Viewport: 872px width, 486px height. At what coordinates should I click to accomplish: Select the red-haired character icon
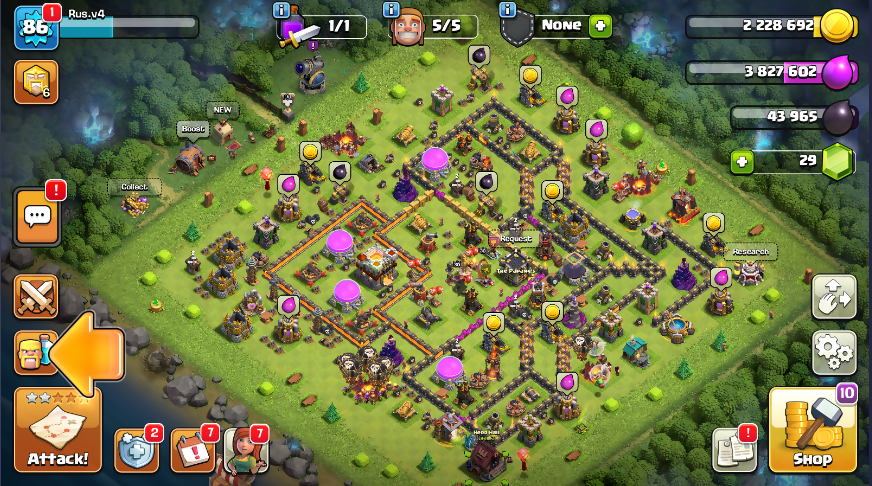pyautogui.click(x=245, y=450)
